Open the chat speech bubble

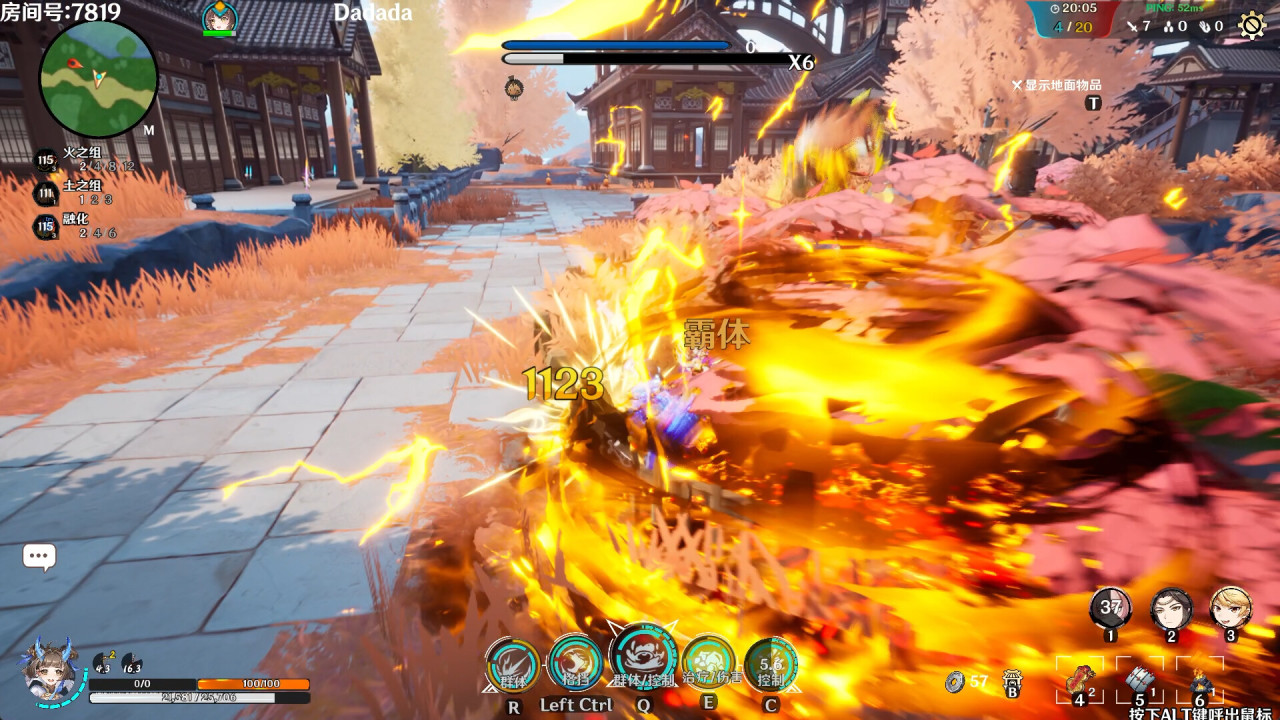coord(39,557)
